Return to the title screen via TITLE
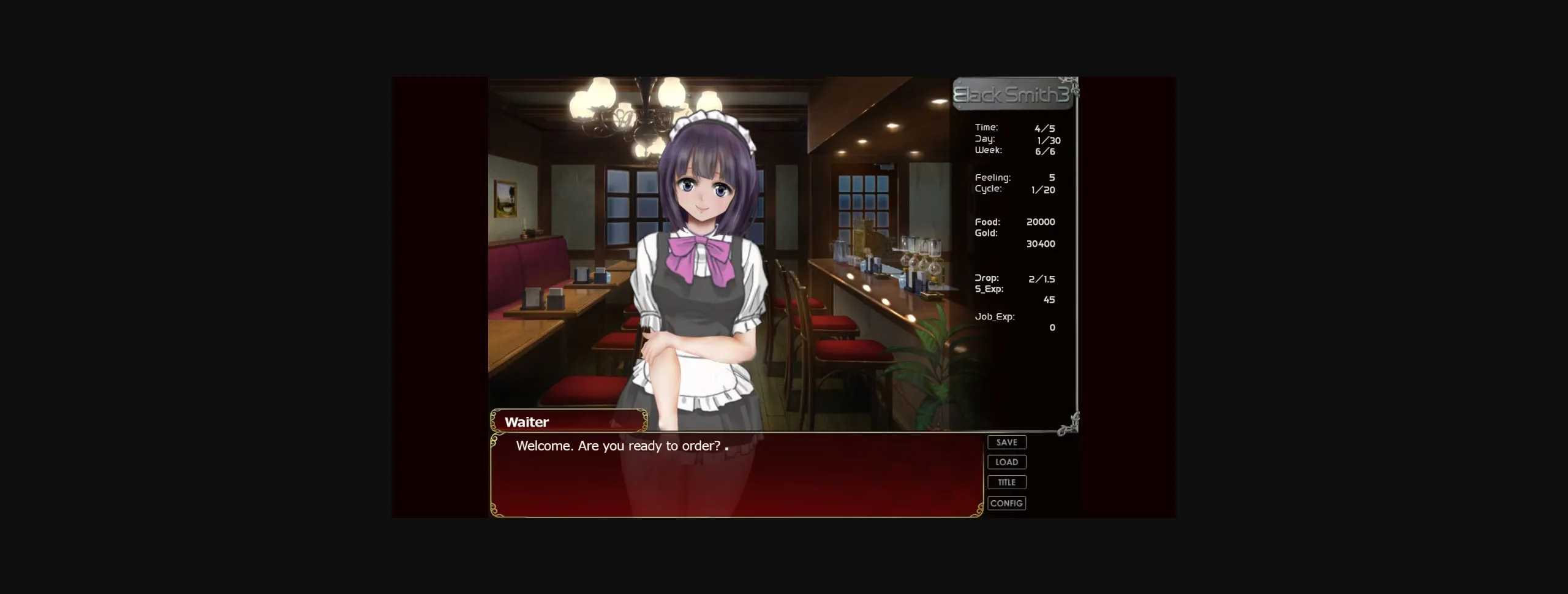Viewport: 1568px width, 594px height. click(x=1006, y=482)
